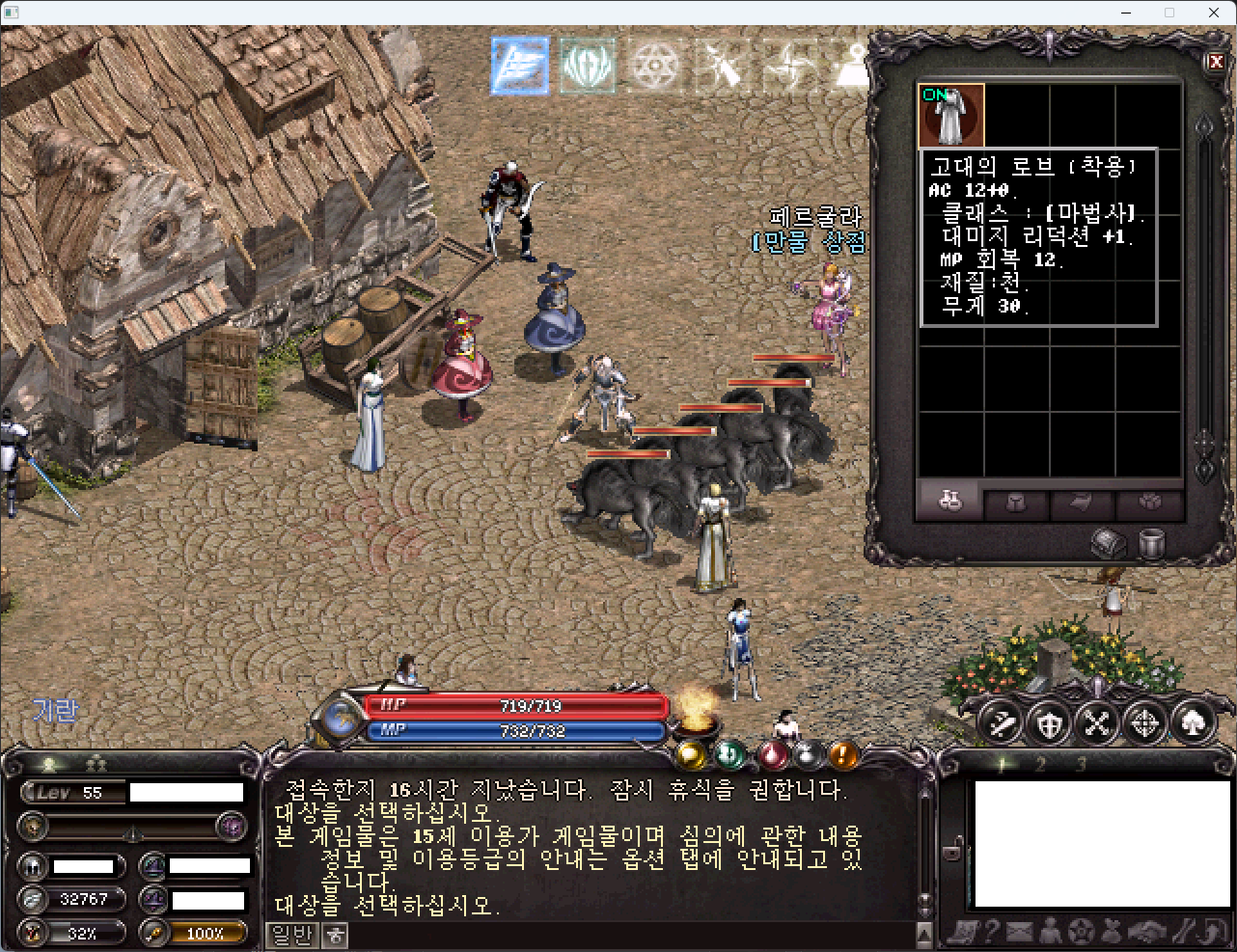Activate the shield action button
This screenshot has width=1237, height=952.
coord(1049,722)
